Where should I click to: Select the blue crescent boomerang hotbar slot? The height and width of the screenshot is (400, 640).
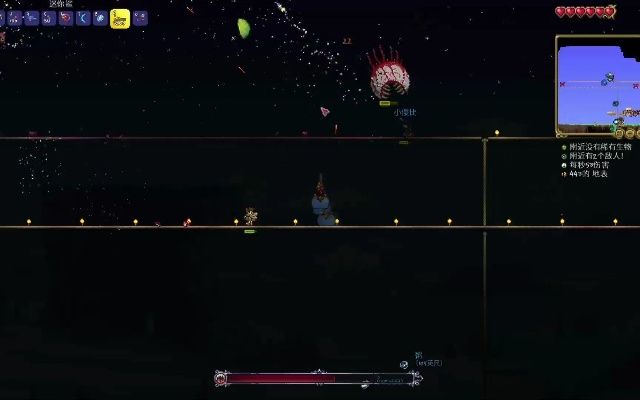pyautogui.click(x=83, y=18)
